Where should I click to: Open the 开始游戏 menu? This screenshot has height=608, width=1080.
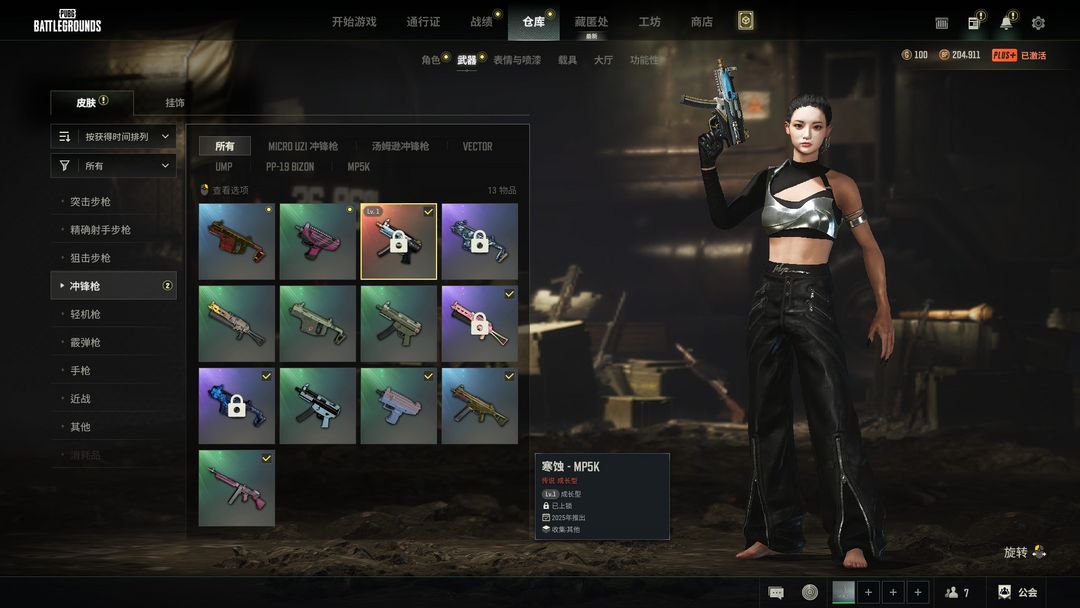click(354, 22)
